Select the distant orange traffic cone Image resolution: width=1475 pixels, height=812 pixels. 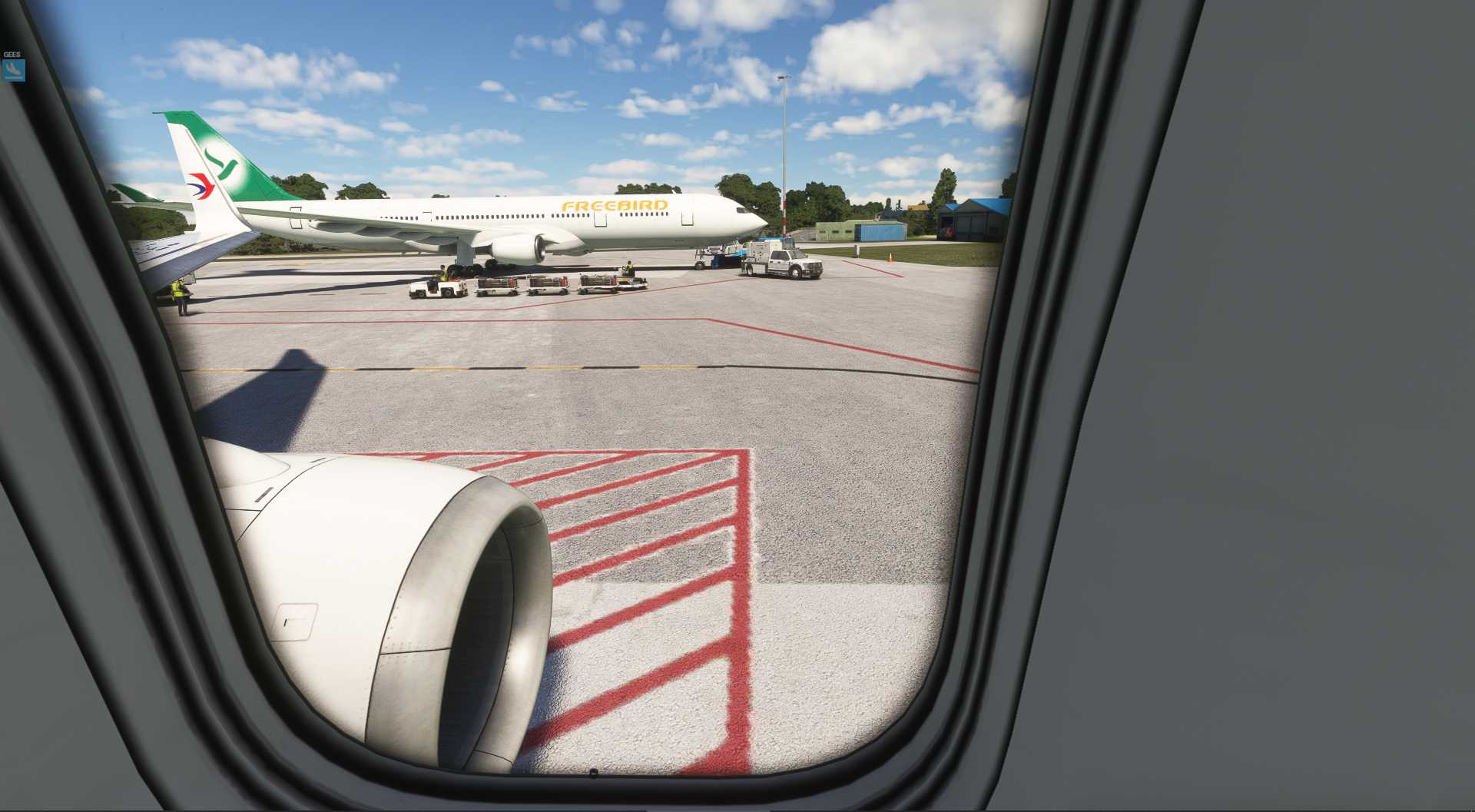890,257
